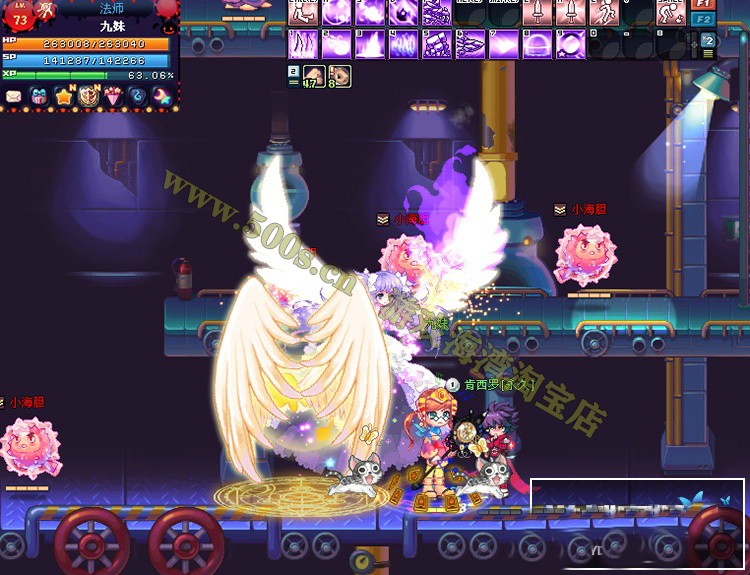Viewport: 750px width, 575px height.
Task: Activate the purple cube cluster skill
Action: click(436, 44)
